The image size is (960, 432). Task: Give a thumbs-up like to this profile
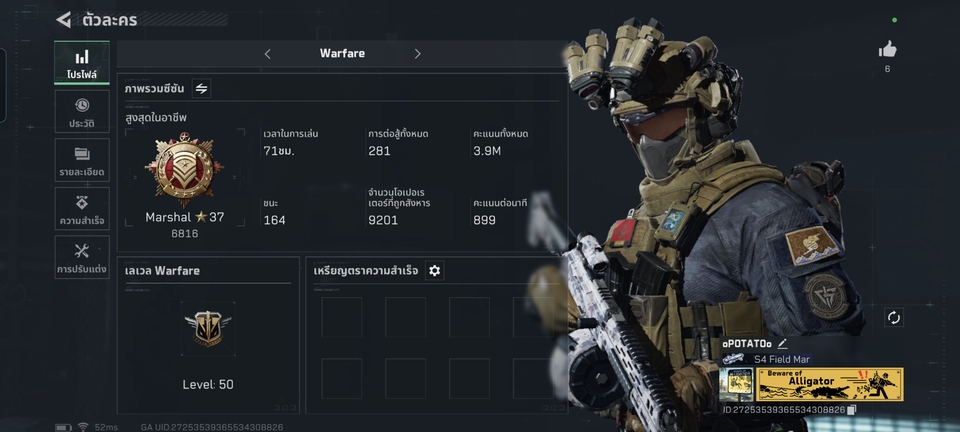click(887, 50)
